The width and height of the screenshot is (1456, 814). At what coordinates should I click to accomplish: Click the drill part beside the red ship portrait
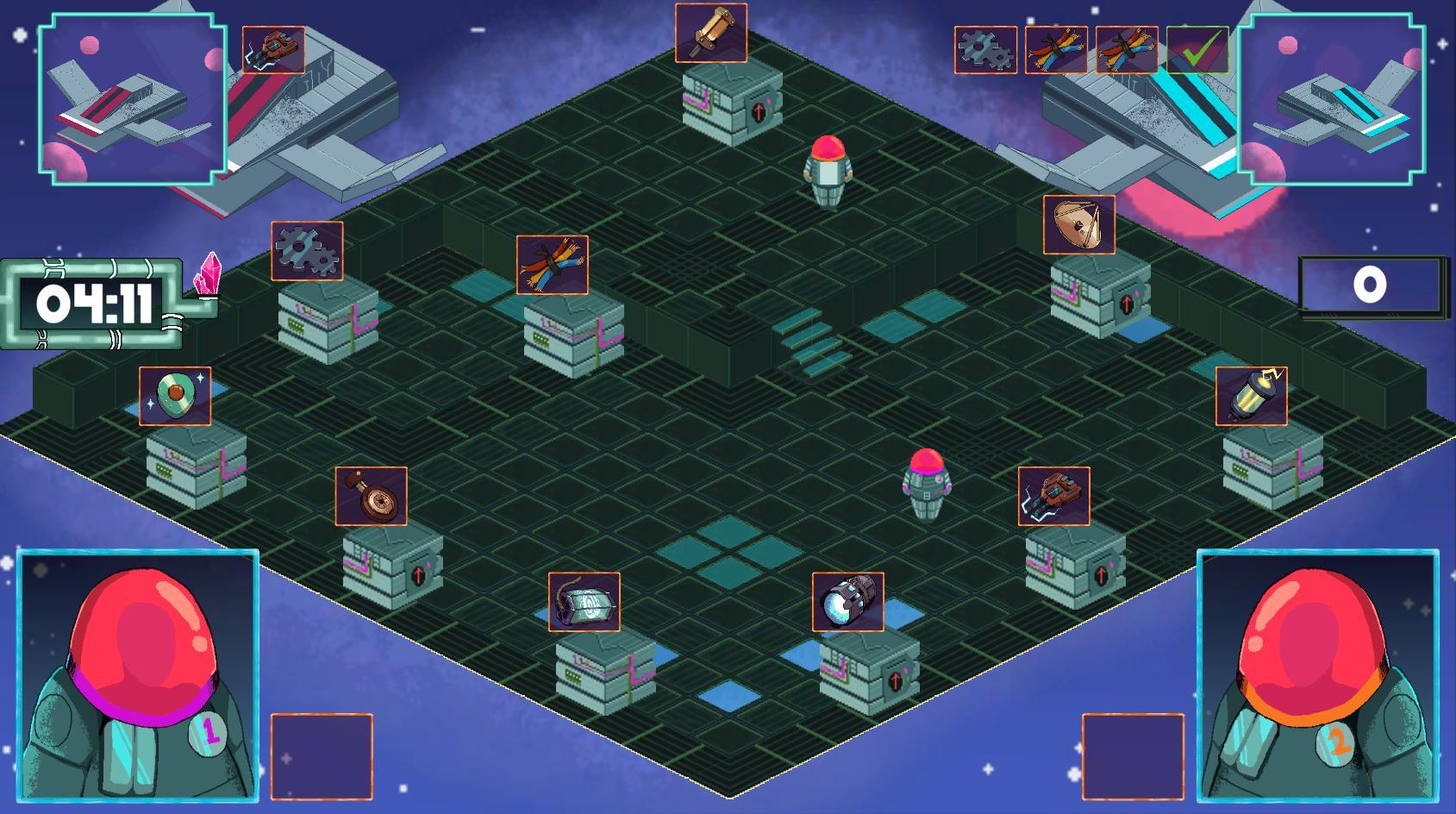(273, 50)
